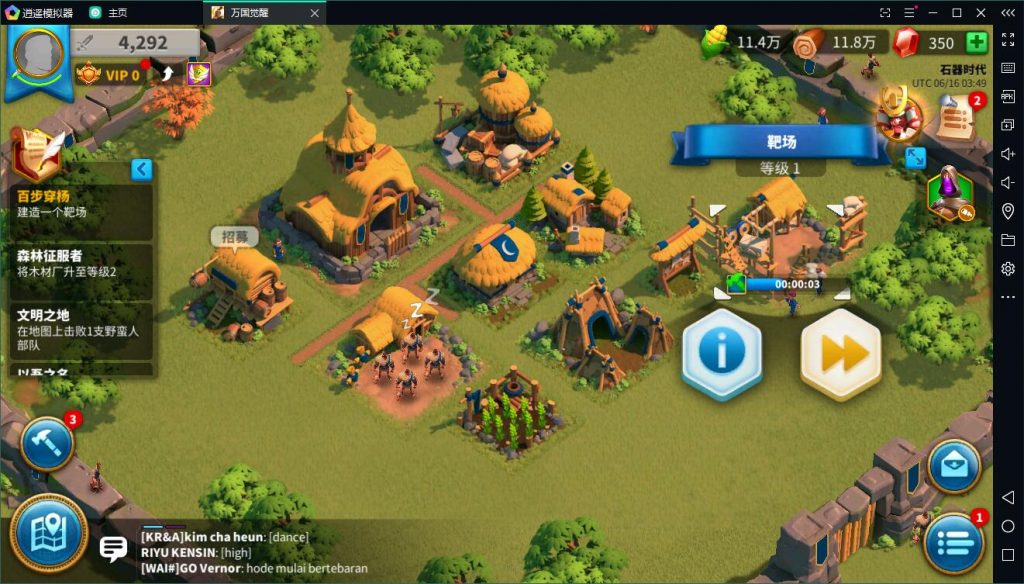Screen dimensions: 1024x584
Task: Click the blue info hexagon button
Action: click(x=721, y=353)
